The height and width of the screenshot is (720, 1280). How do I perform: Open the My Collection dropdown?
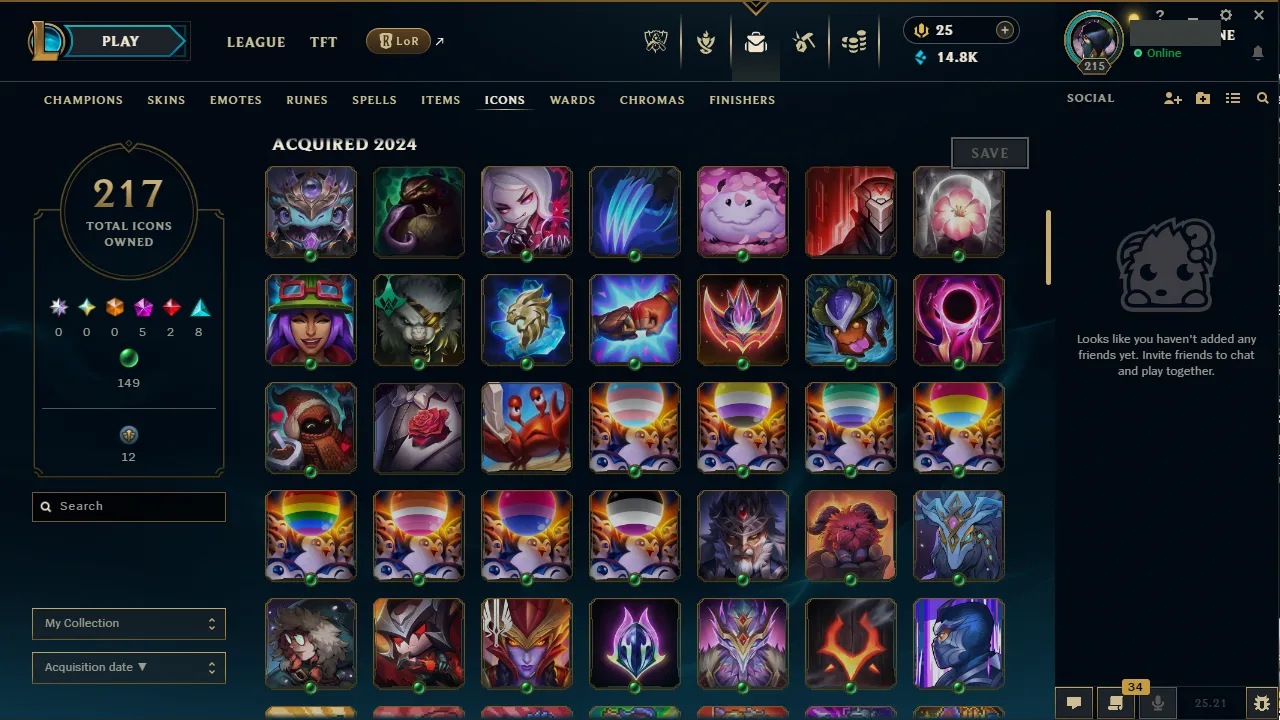point(128,623)
